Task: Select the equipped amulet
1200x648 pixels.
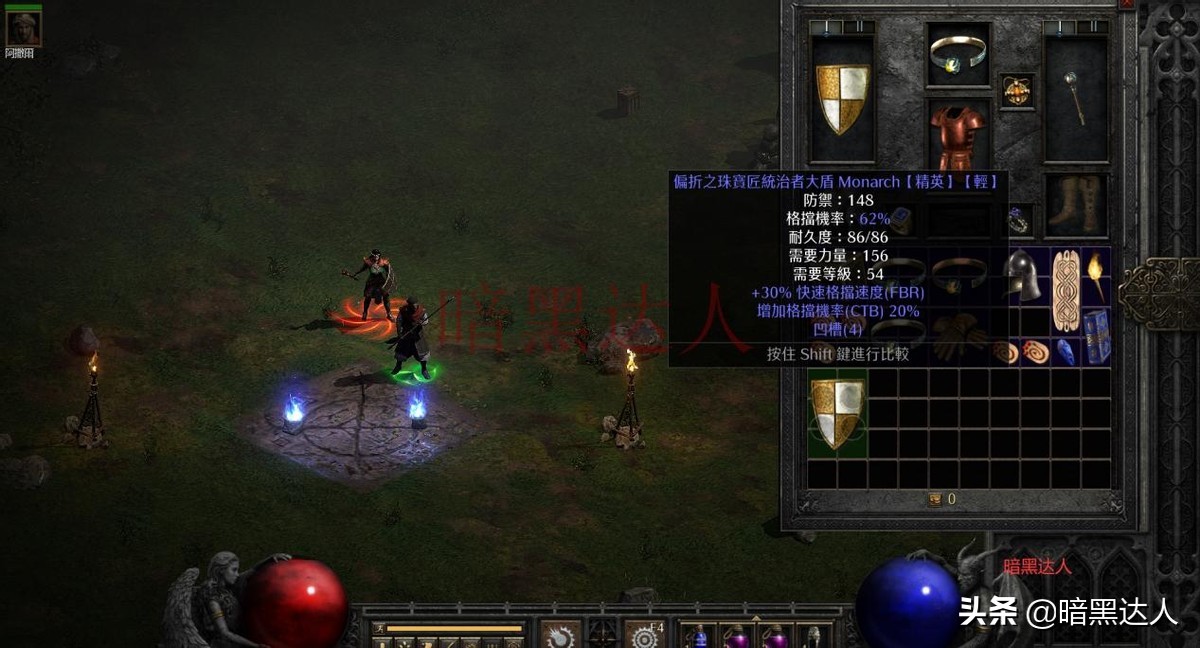Action: click(x=1017, y=91)
